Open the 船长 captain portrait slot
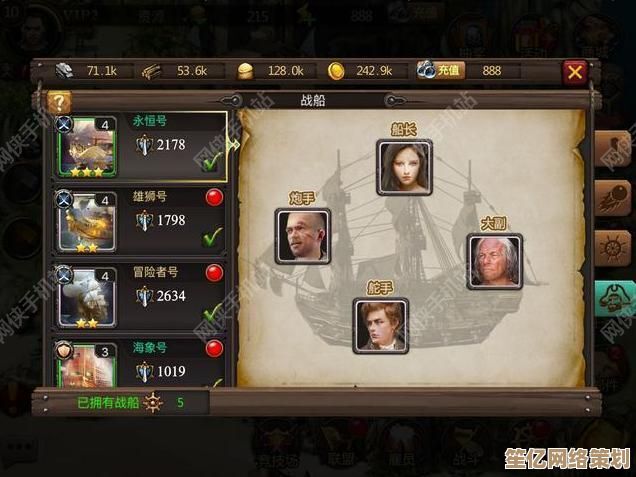This screenshot has height=477, width=636. [404, 167]
